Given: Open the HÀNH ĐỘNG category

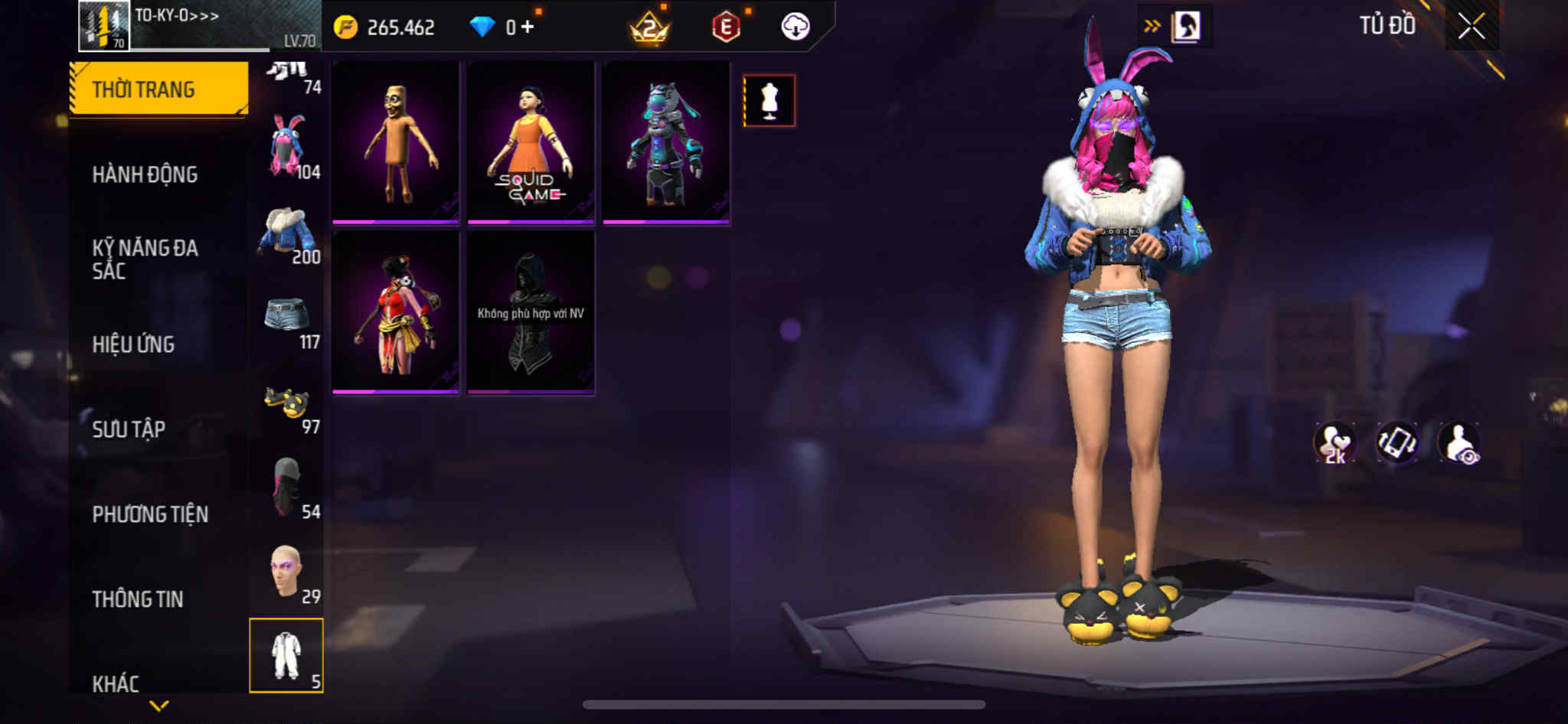Looking at the screenshot, I should (145, 174).
